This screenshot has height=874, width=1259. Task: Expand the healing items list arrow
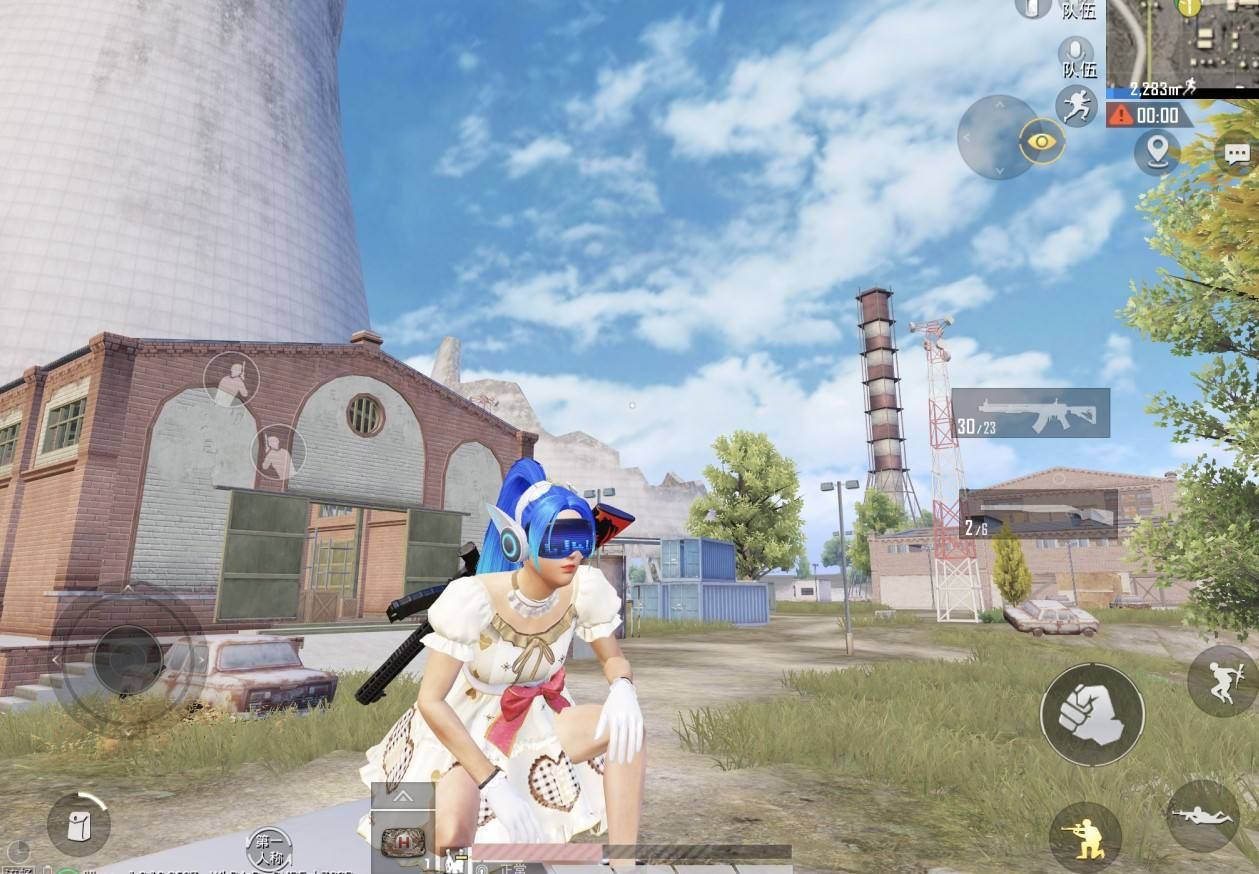point(403,797)
